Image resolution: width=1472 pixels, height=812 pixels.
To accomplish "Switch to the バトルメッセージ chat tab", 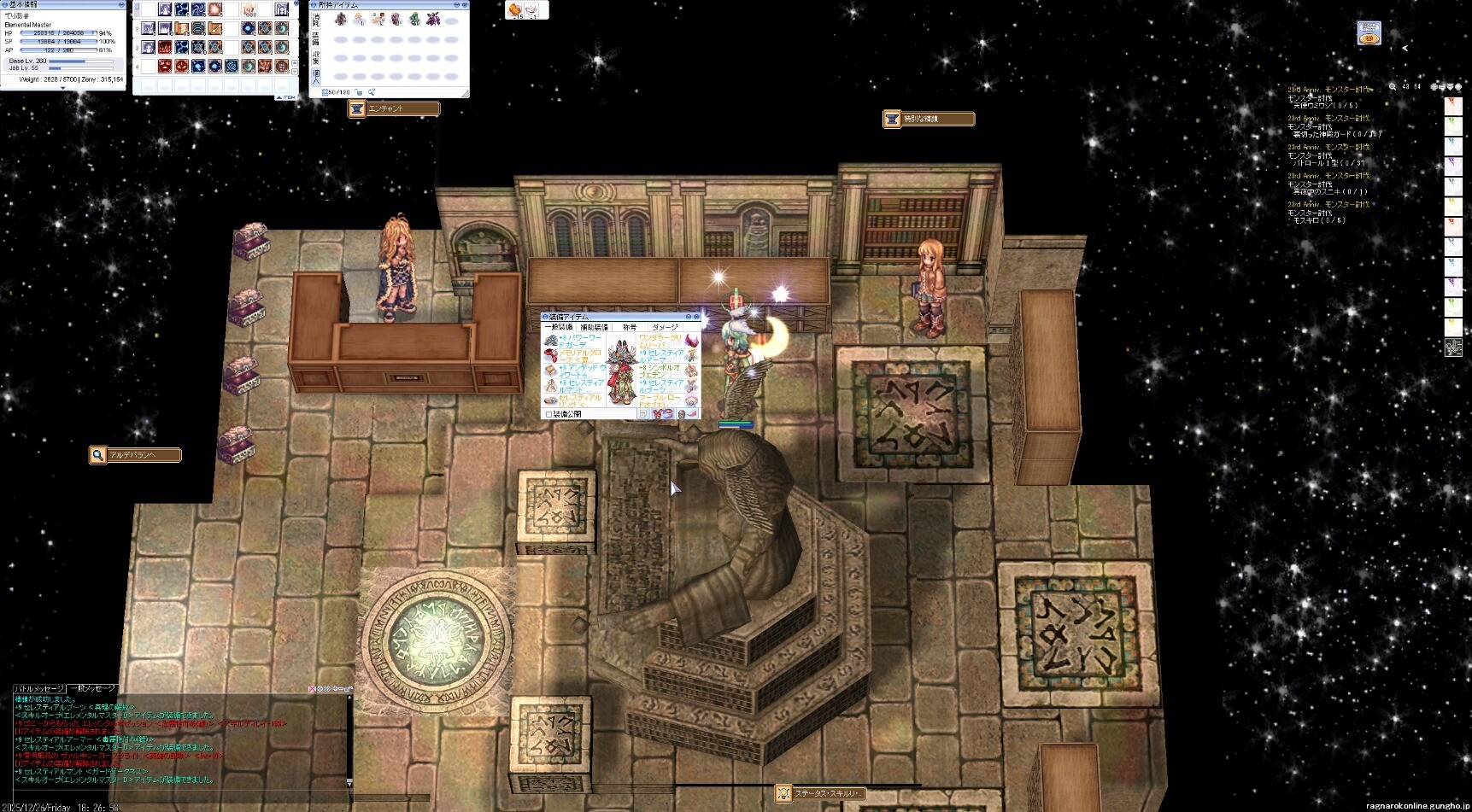I will pyautogui.click(x=38, y=688).
